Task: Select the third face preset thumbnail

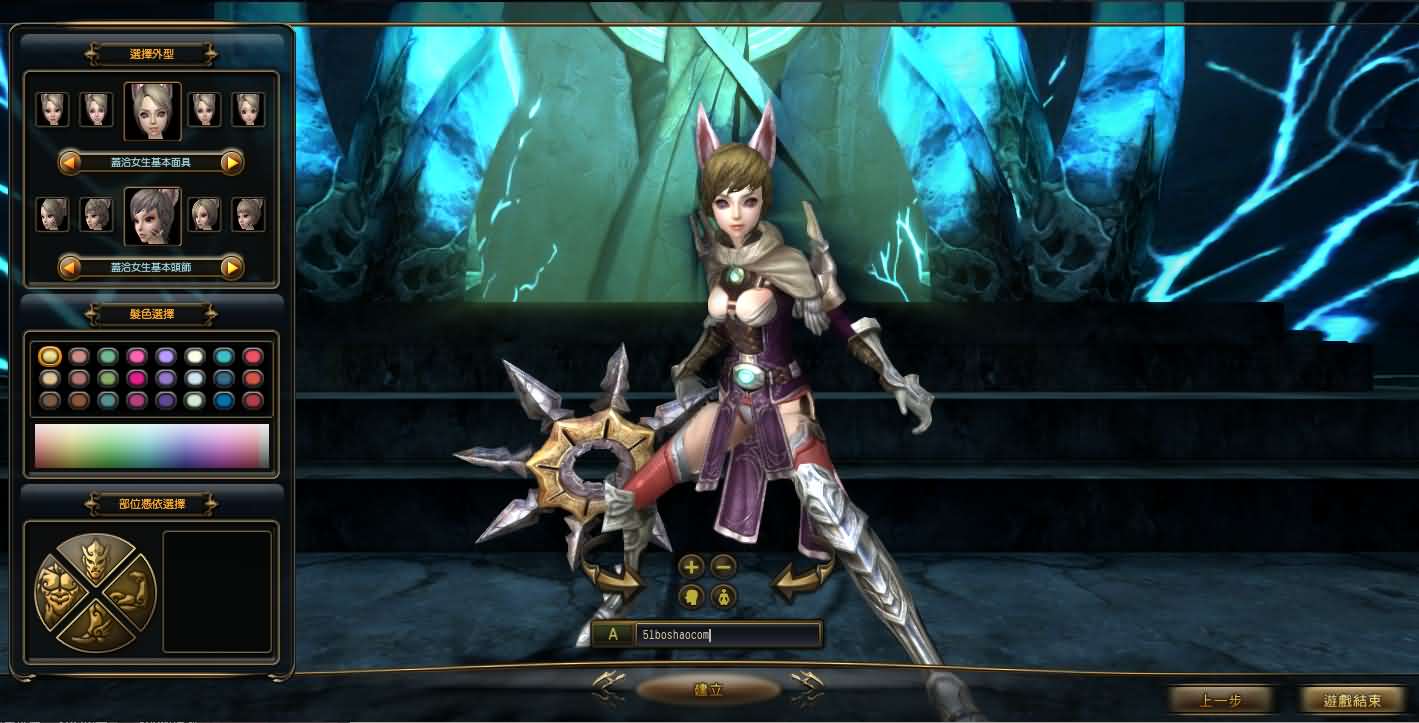Action: click(151, 110)
